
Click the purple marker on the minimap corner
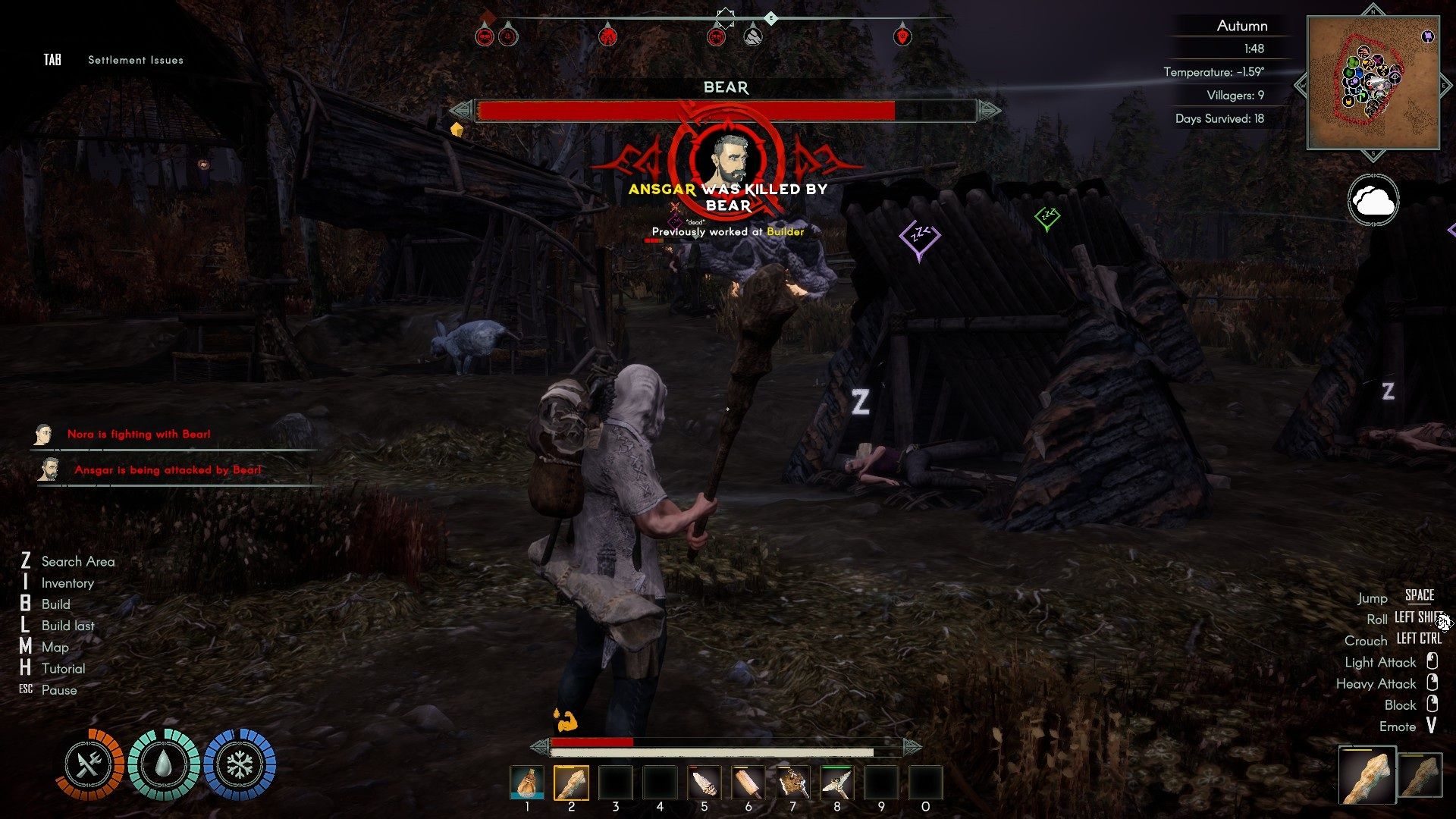tap(1427, 36)
